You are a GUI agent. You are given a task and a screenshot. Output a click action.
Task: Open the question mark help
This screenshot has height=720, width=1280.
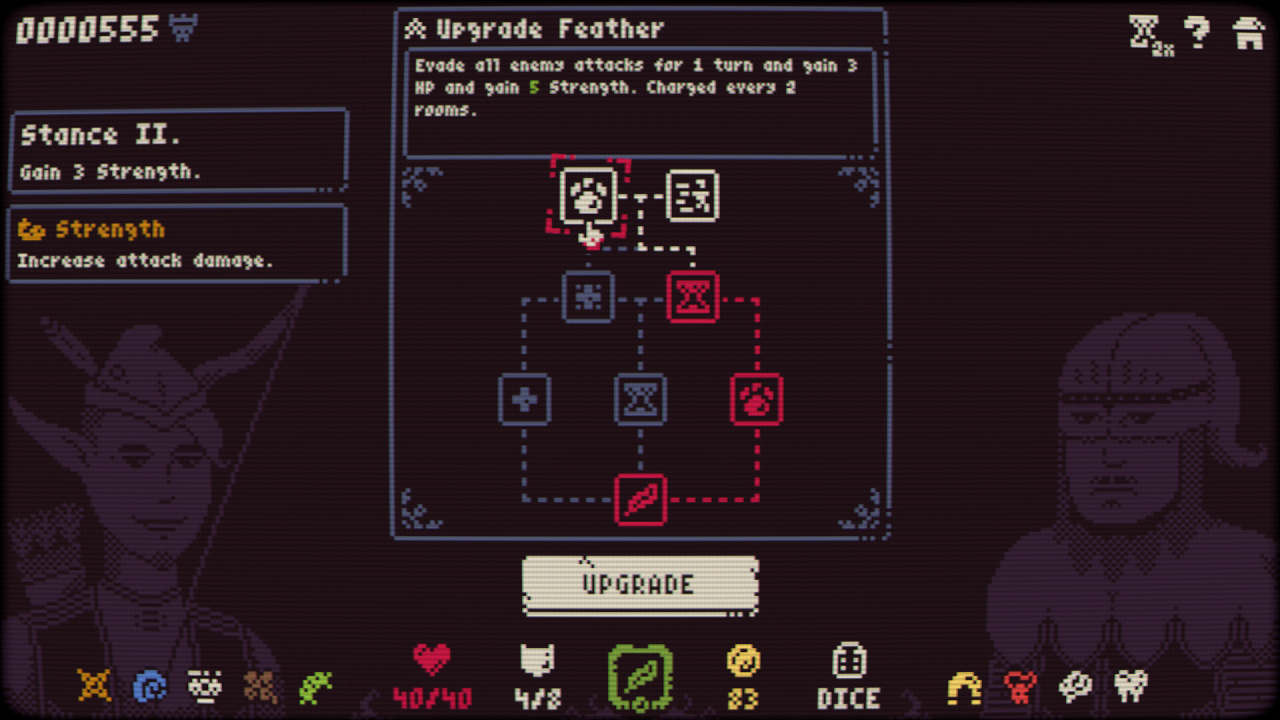(1197, 32)
